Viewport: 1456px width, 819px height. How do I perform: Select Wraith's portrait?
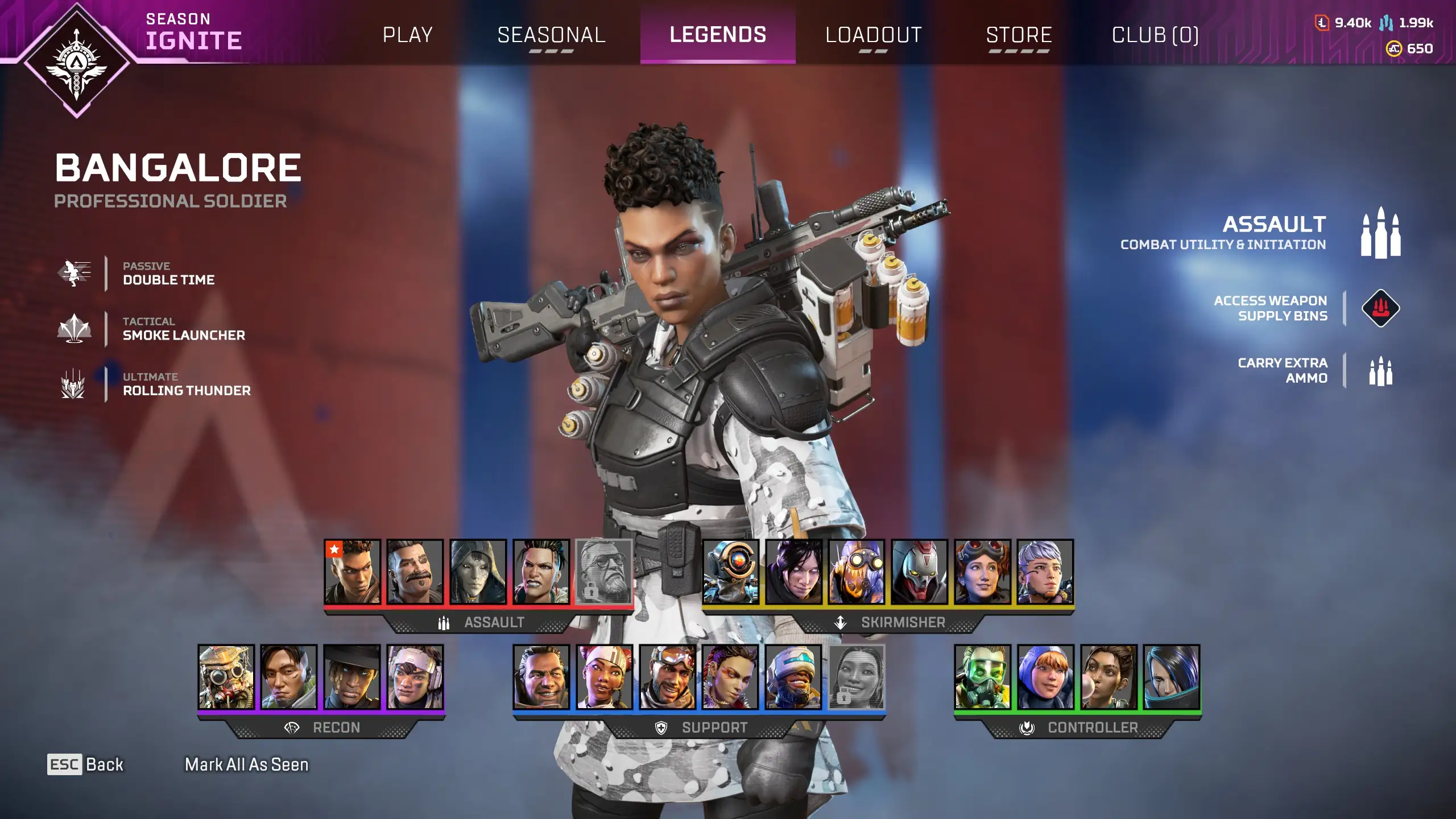[793, 572]
